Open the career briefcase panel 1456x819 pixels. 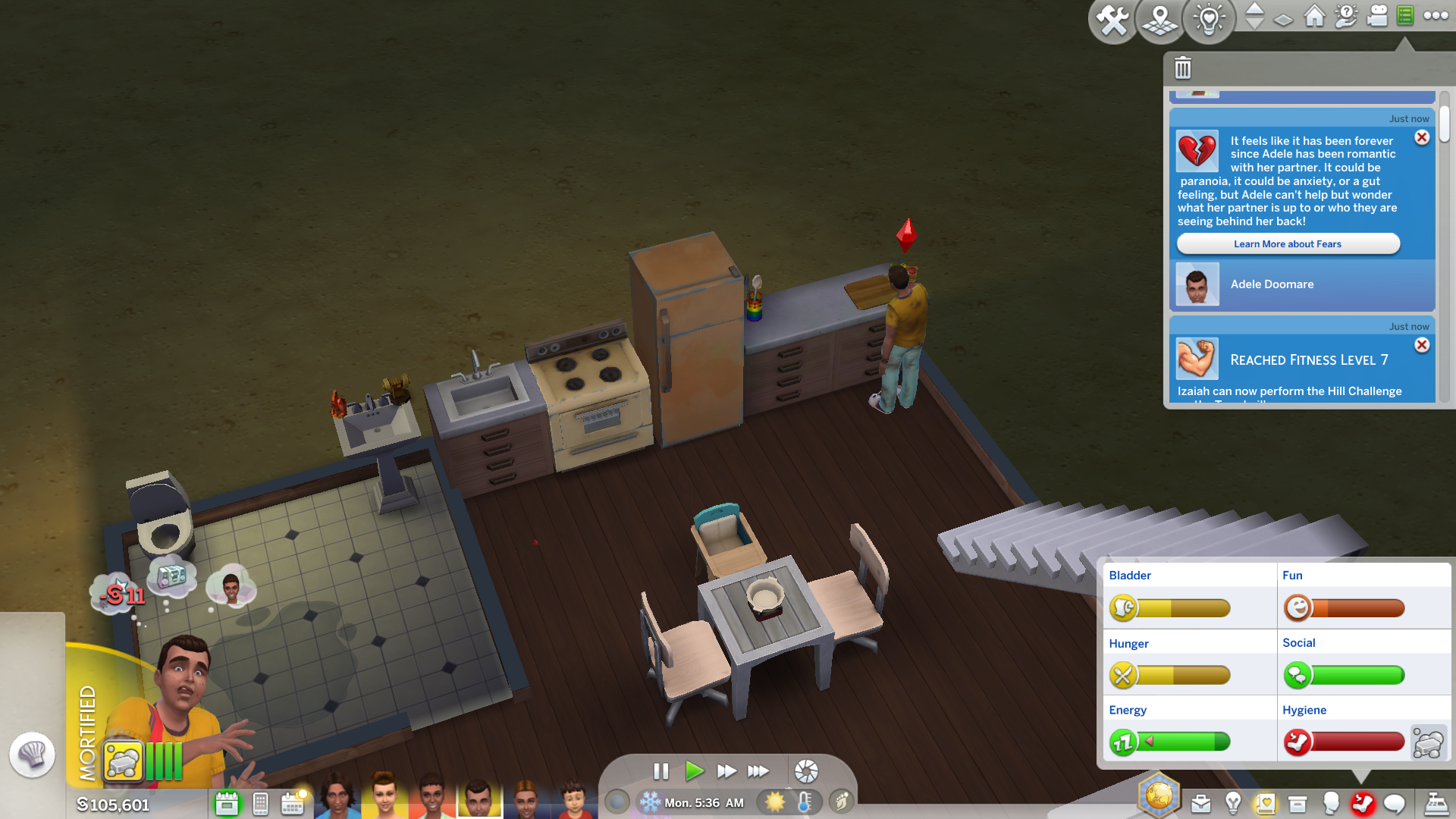[x=1200, y=803]
